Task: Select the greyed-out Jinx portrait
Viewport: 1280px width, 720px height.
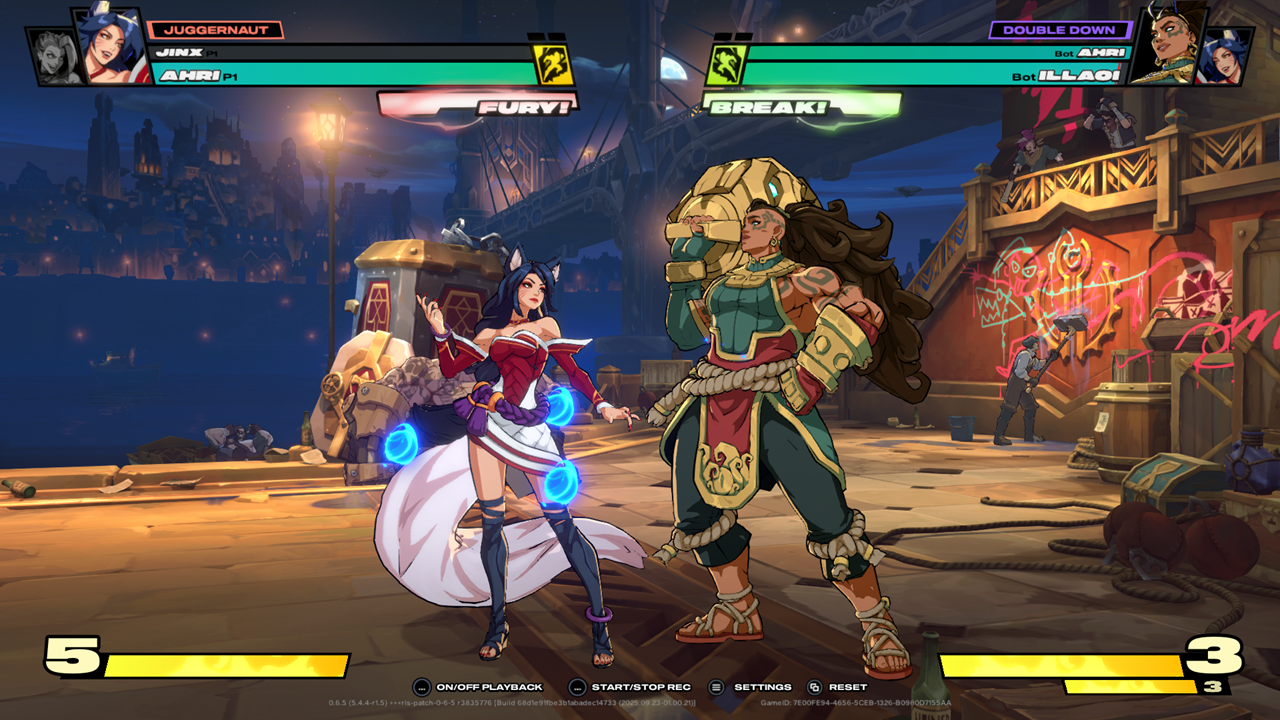Action: (x=49, y=56)
